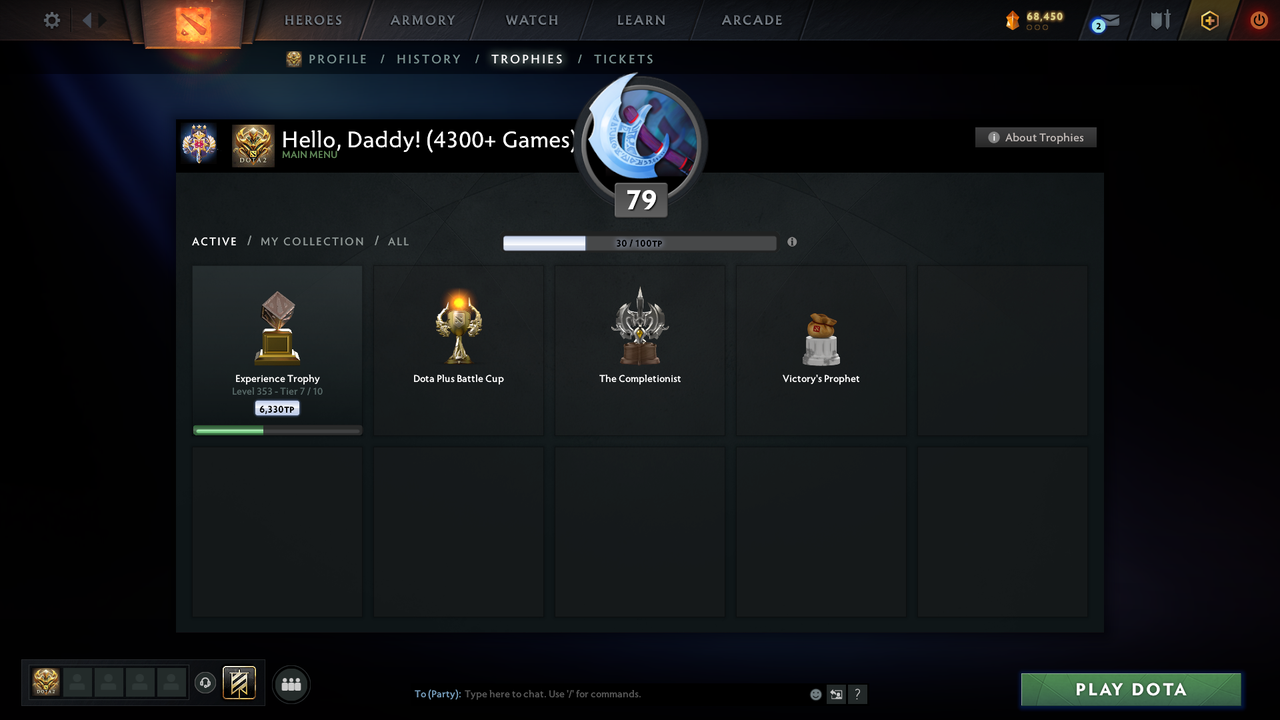This screenshot has width=1280, height=720.
Task: Open the ARCADE menu tab
Action: (751, 19)
